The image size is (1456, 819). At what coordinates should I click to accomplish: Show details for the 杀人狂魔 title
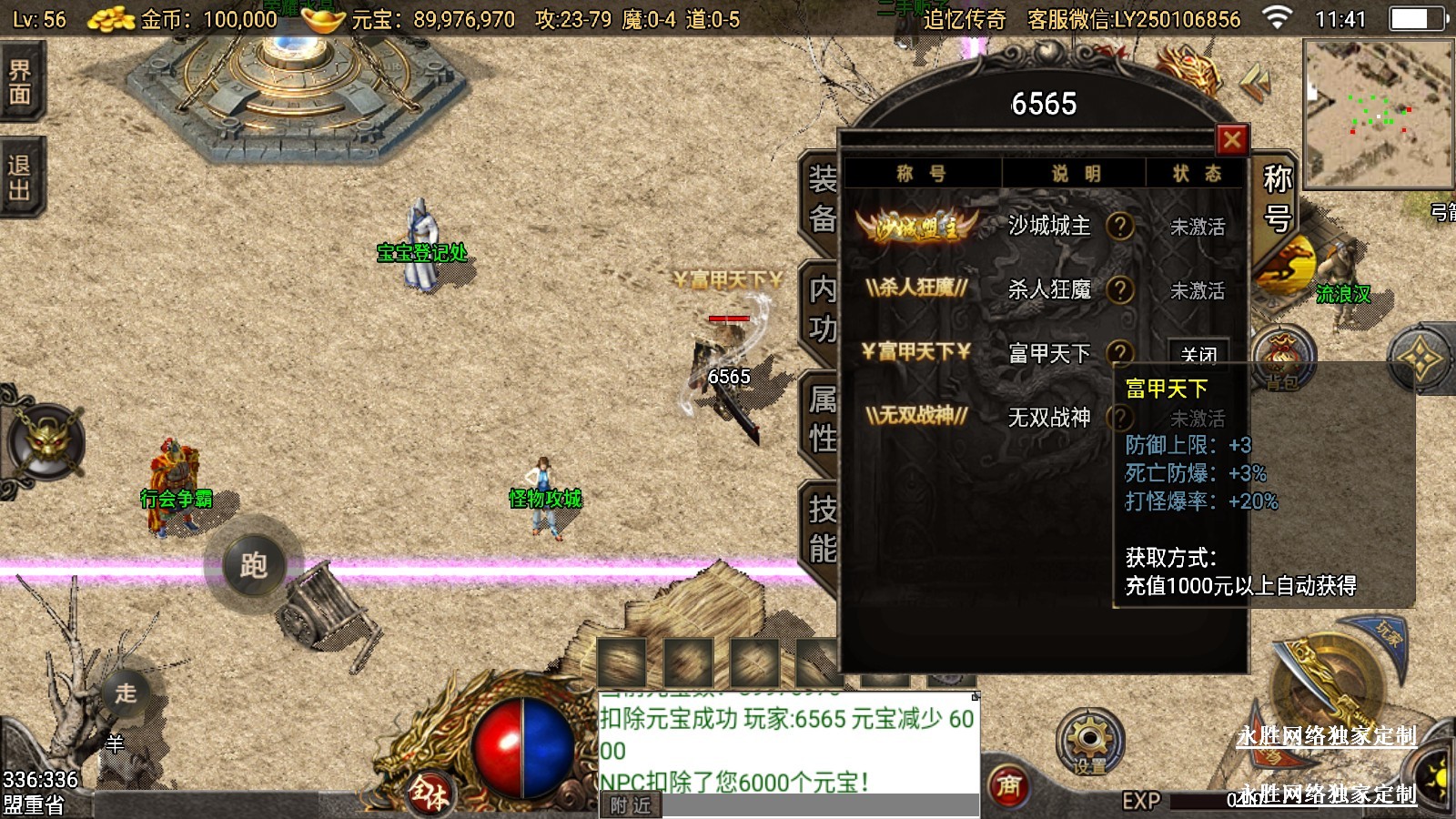coord(1120,289)
